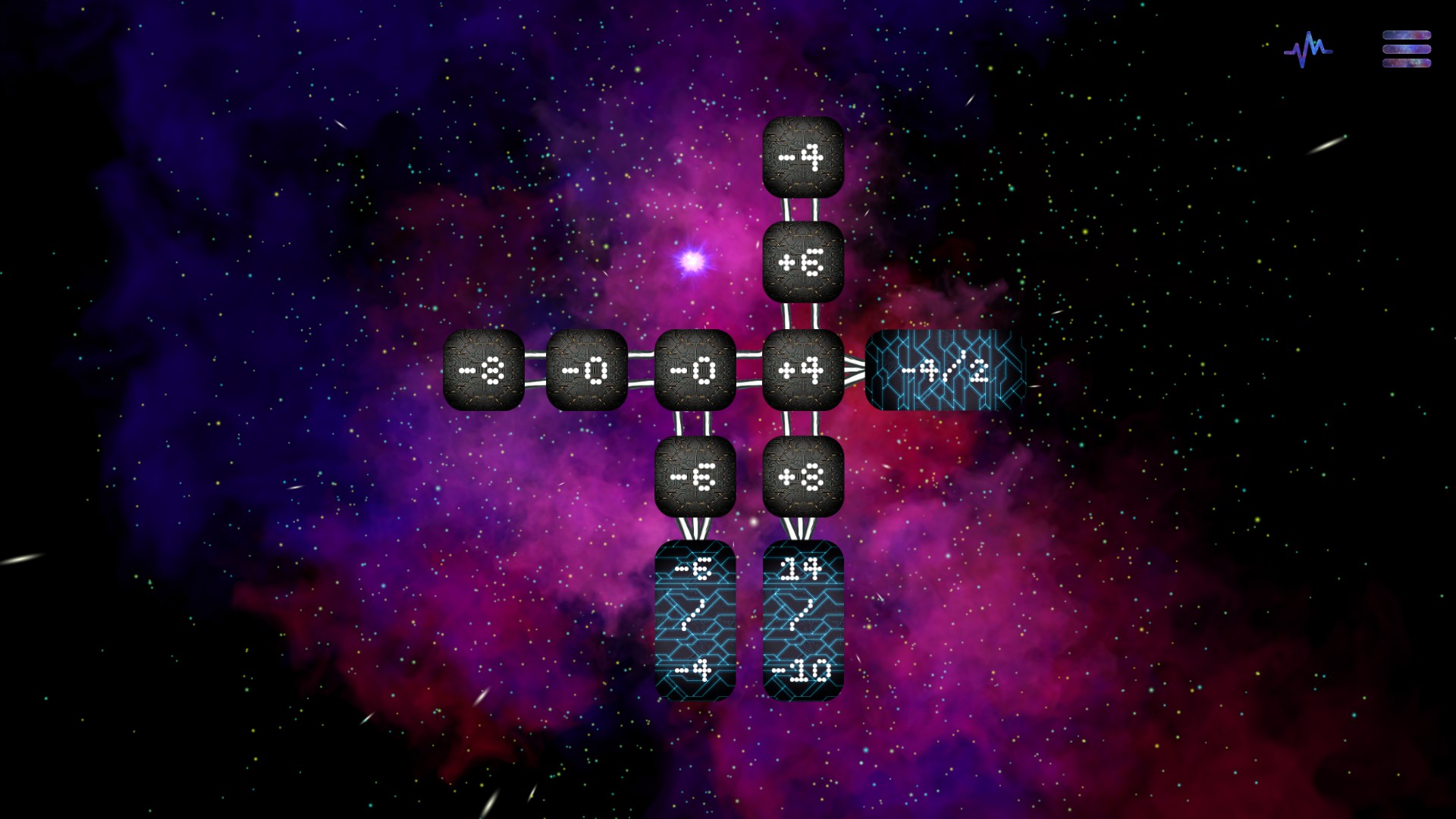
Task: Activate the +4 node tile
Action: (803, 370)
